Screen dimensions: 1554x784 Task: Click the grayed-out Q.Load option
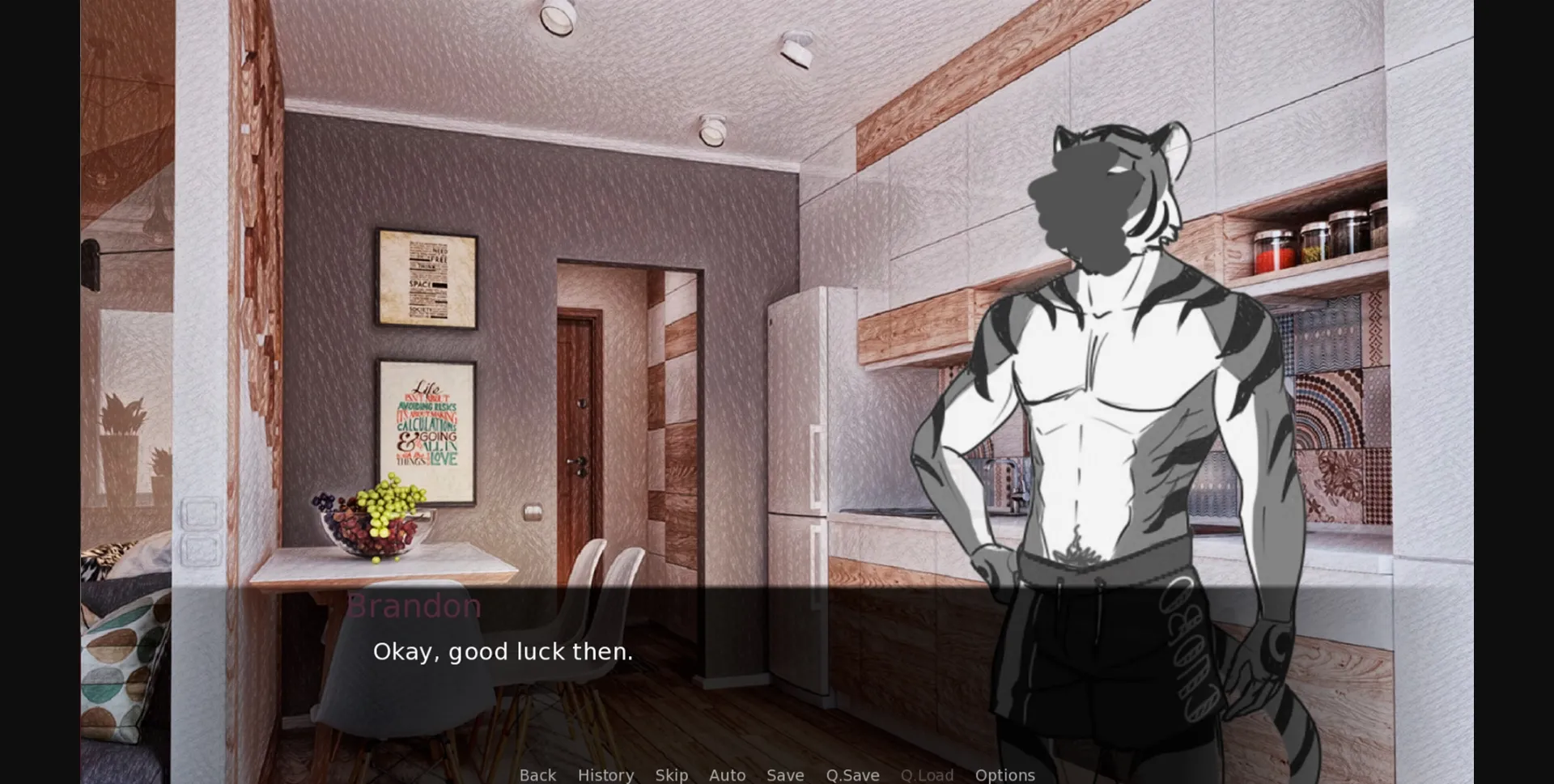tap(927, 774)
